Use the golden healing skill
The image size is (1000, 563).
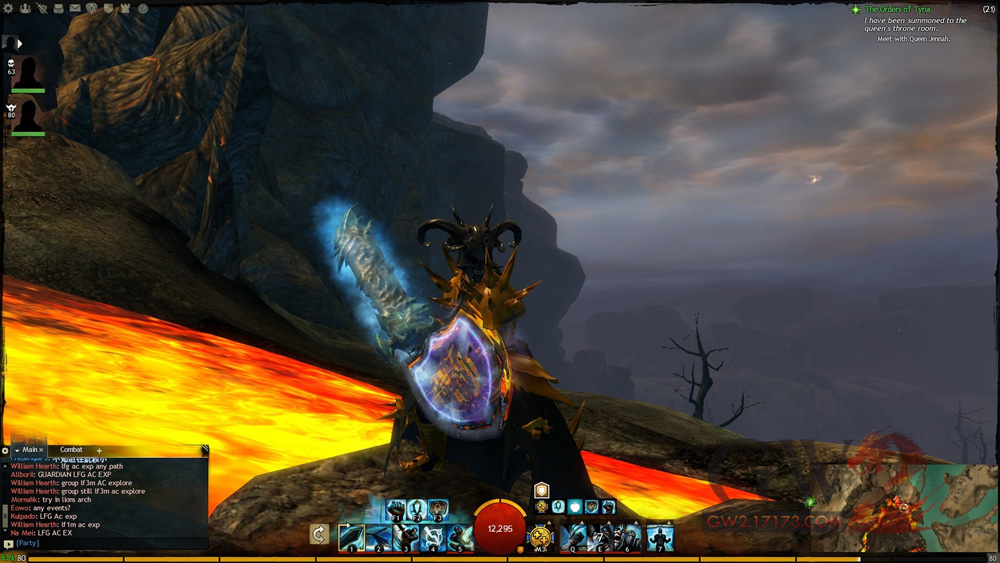point(541,536)
